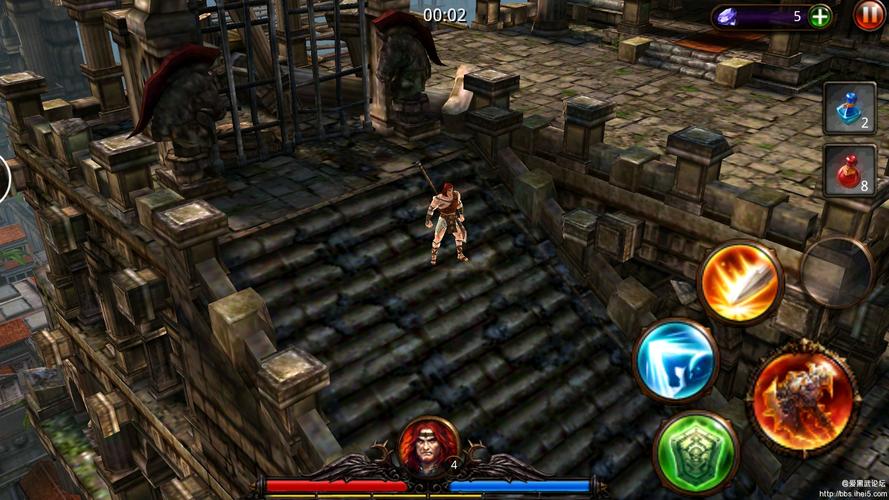Tap the empty grey skill button
The height and width of the screenshot is (500, 889).
(x=838, y=270)
